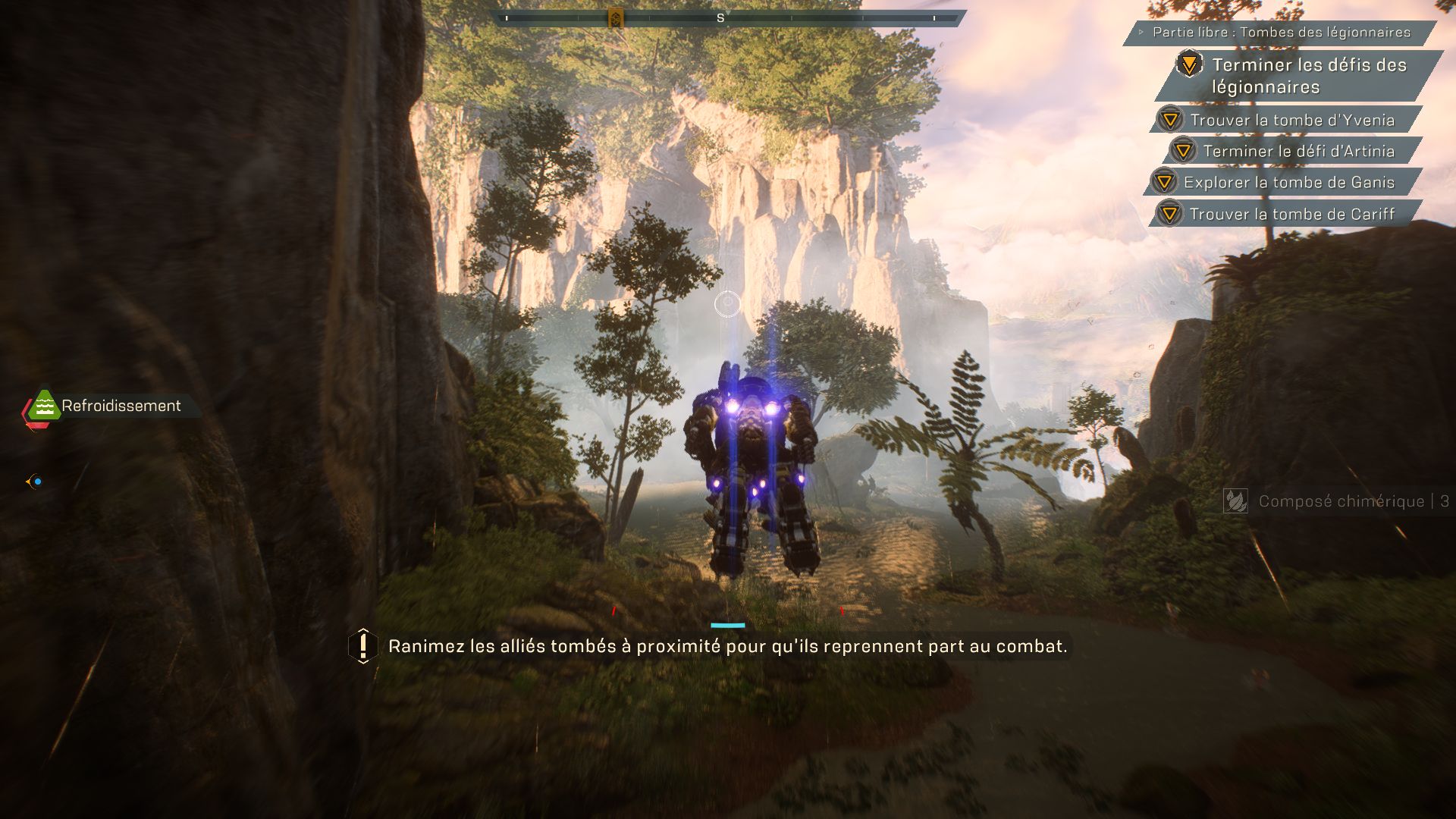The height and width of the screenshot is (819, 1456).
Task: Expand the "Partie libre : Tombes des légionnaires" header arrow
Action: tap(1141, 33)
